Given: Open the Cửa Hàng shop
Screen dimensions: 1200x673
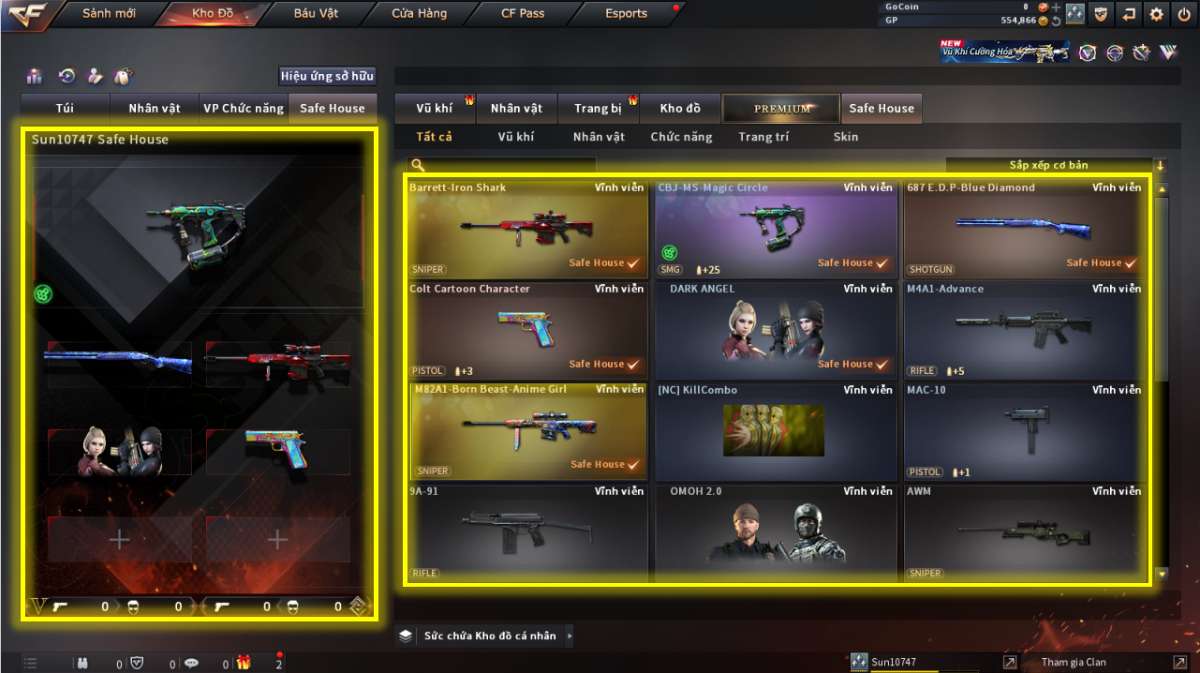Looking at the screenshot, I should tap(419, 14).
